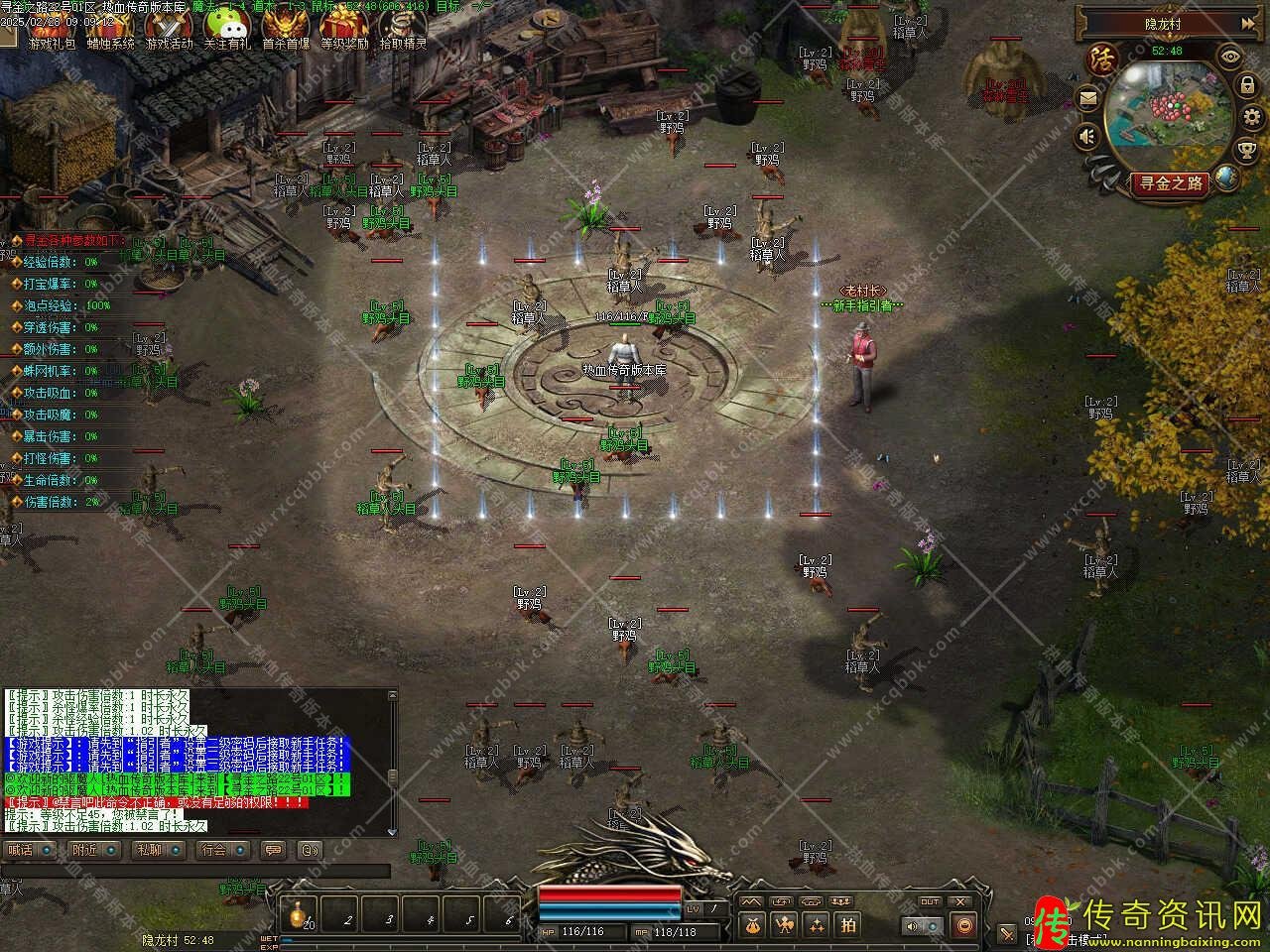
Task: Open the trophy ranking icon
Action: click(1247, 151)
